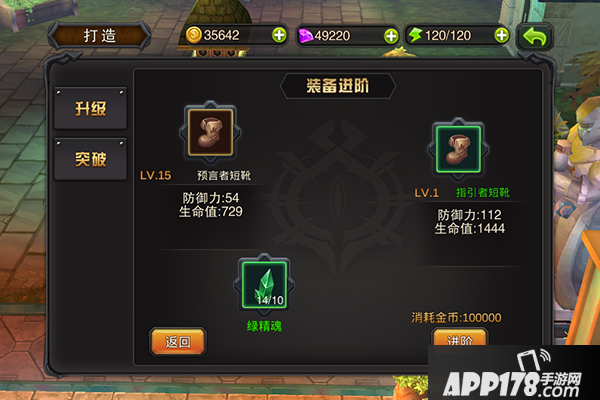Click the orange 返回 button
This screenshot has width=600, height=400.
point(178,342)
